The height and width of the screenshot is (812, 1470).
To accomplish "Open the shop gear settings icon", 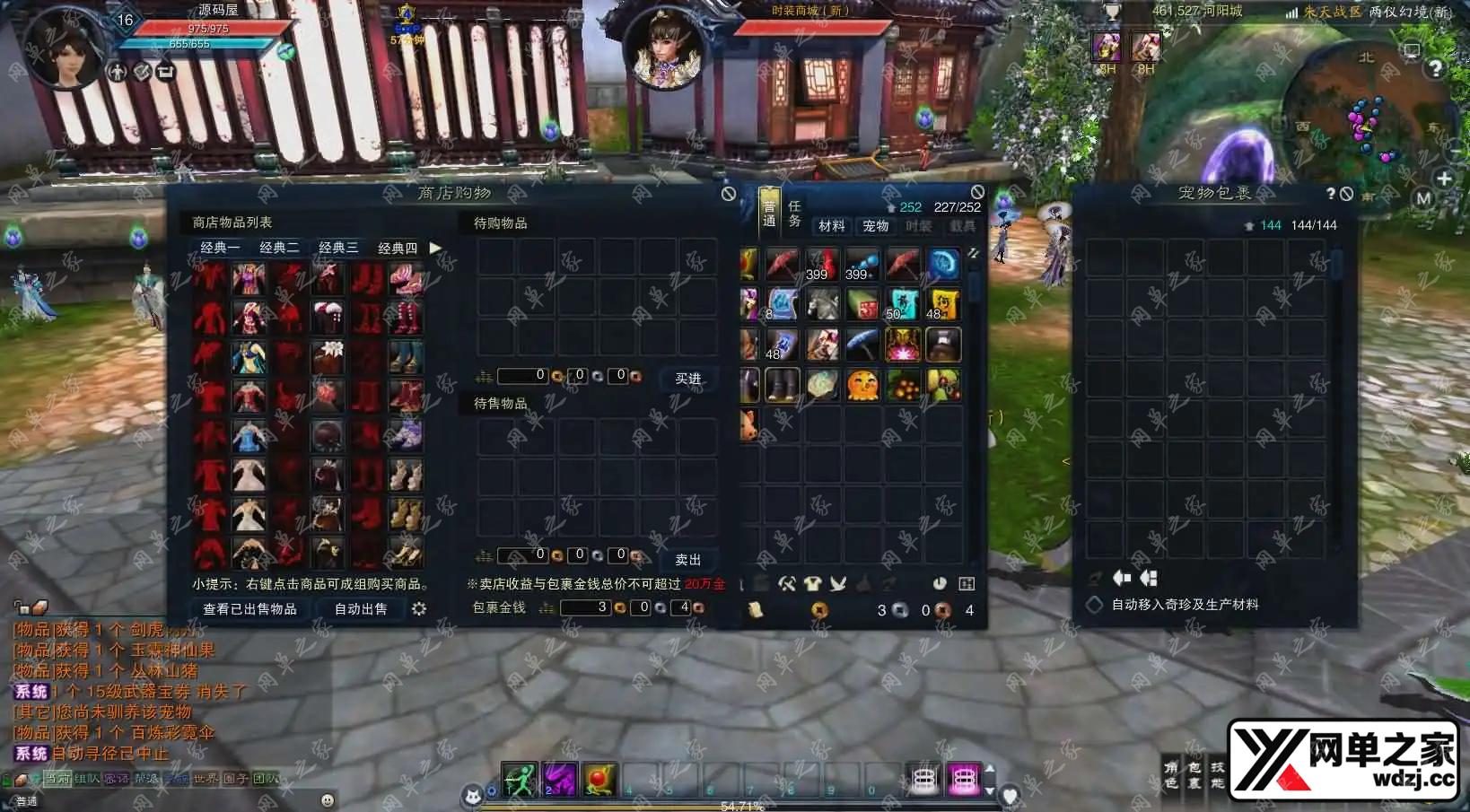I will [x=419, y=609].
